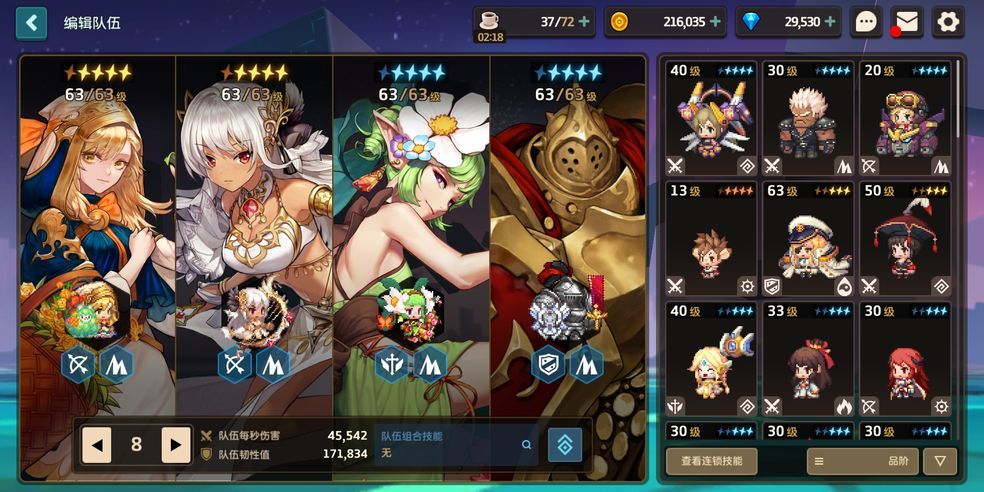Open the mail envelope inbox
The height and width of the screenshot is (492, 984).
907,22
